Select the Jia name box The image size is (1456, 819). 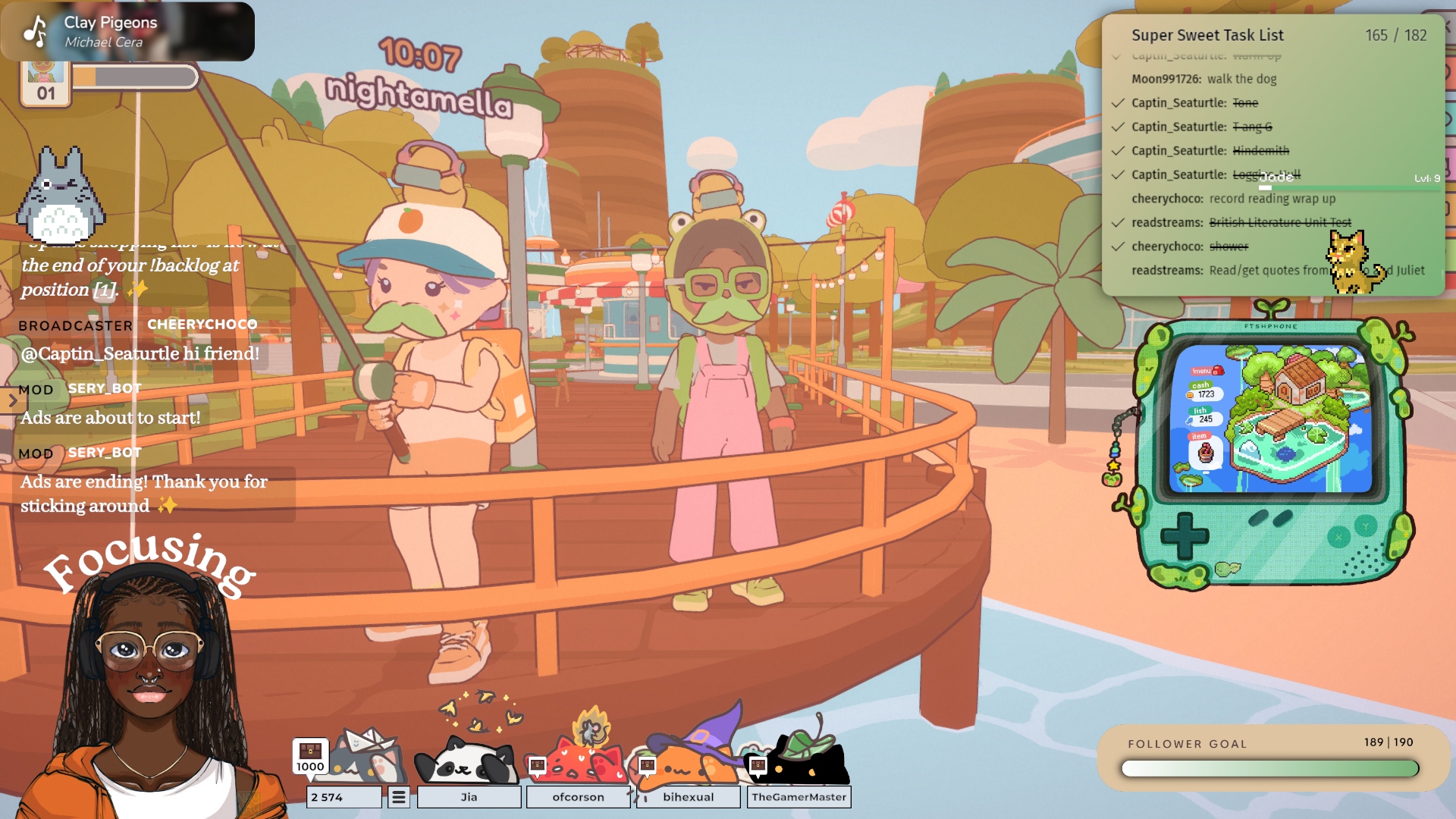[x=469, y=797]
